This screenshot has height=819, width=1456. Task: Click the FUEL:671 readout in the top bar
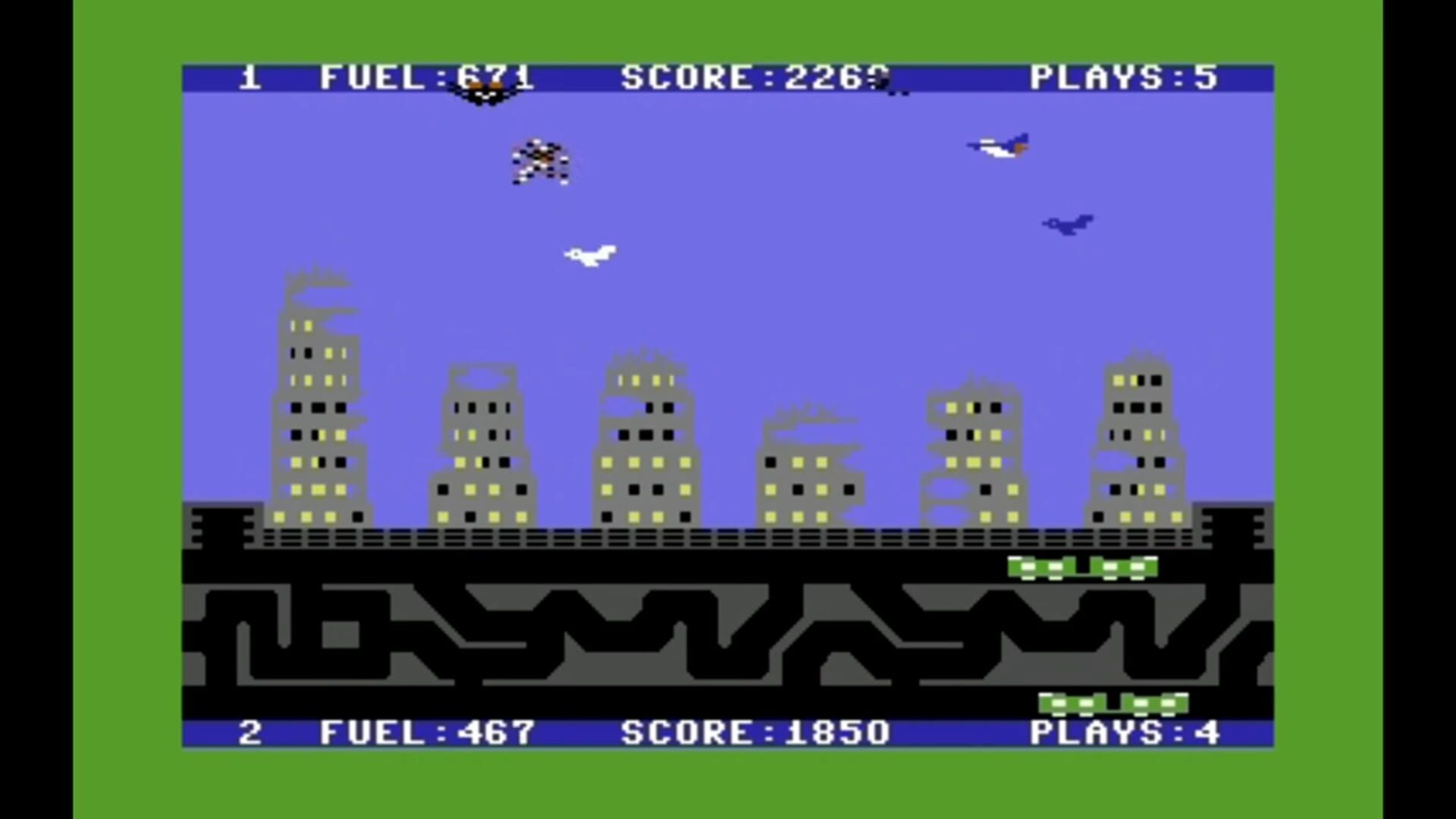click(426, 76)
